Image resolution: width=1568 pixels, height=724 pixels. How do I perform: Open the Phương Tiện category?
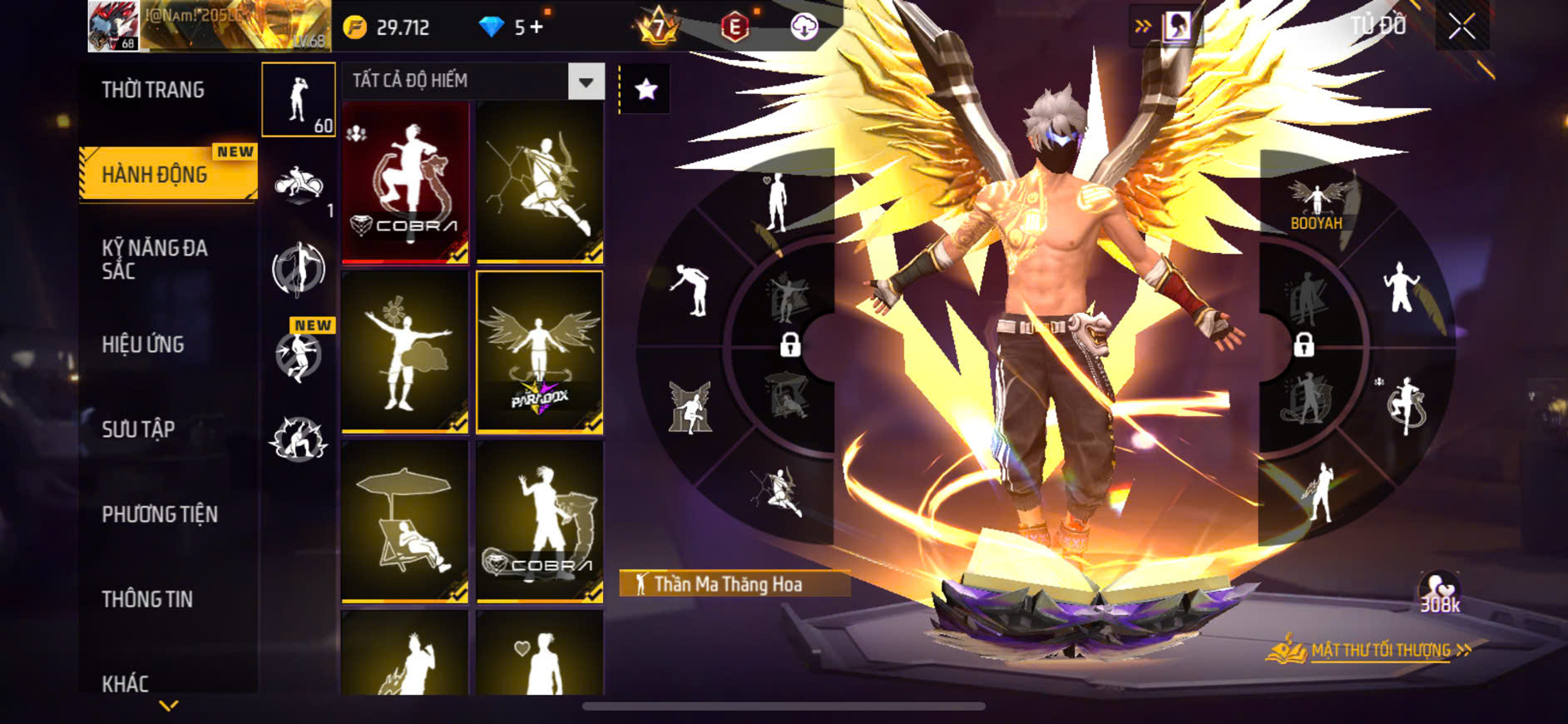[x=160, y=514]
